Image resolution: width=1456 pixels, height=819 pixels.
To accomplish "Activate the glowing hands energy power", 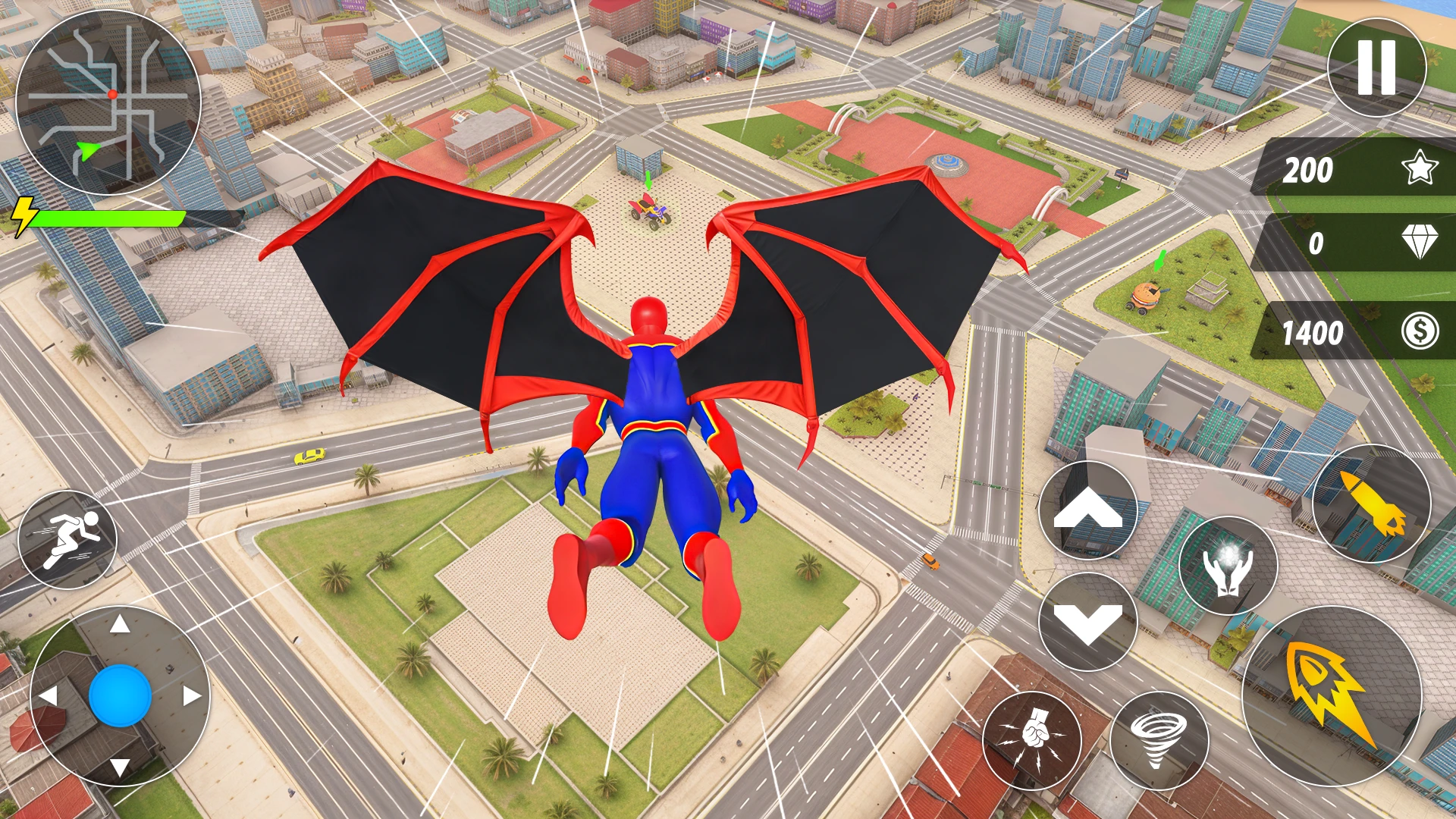I will coord(1228,566).
